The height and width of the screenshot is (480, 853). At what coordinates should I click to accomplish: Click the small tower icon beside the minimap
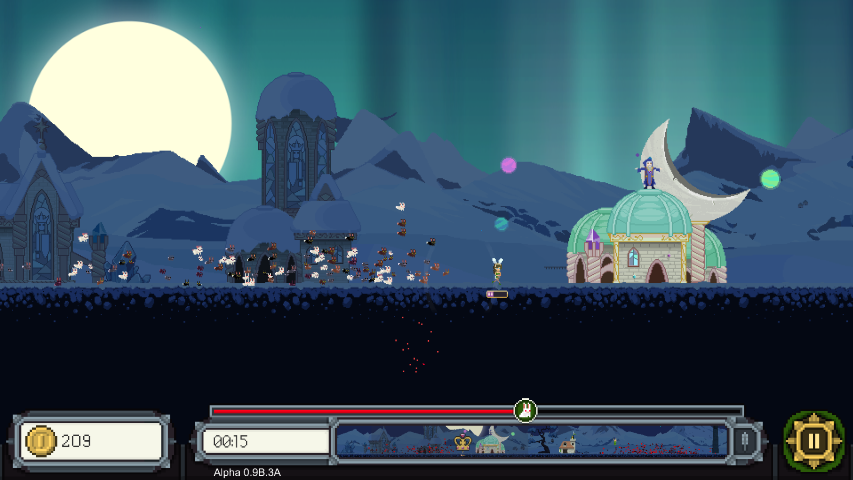[744, 440]
